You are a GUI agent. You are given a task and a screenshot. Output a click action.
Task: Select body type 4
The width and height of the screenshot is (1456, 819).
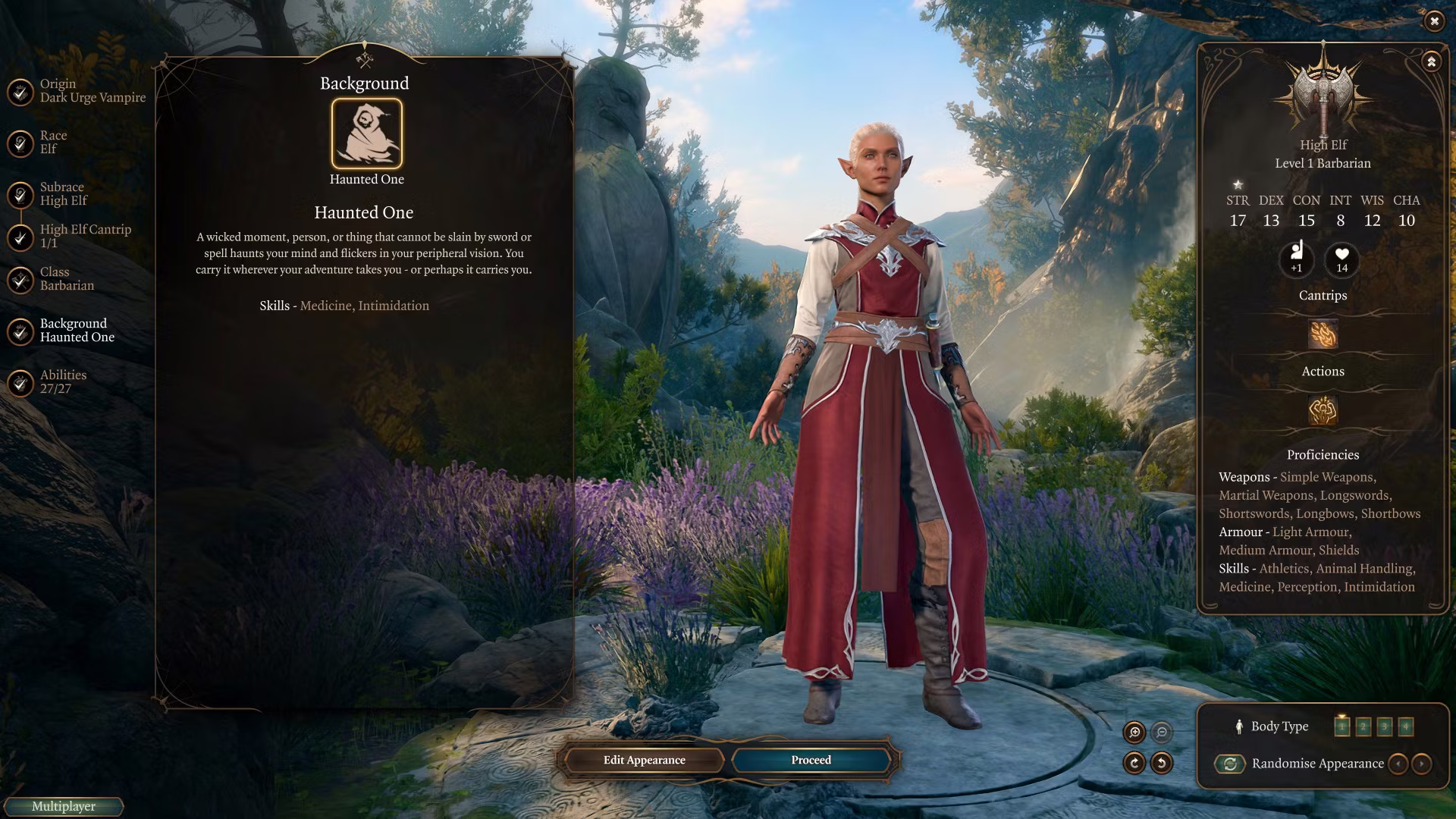pyautogui.click(x=1406, y=727)
